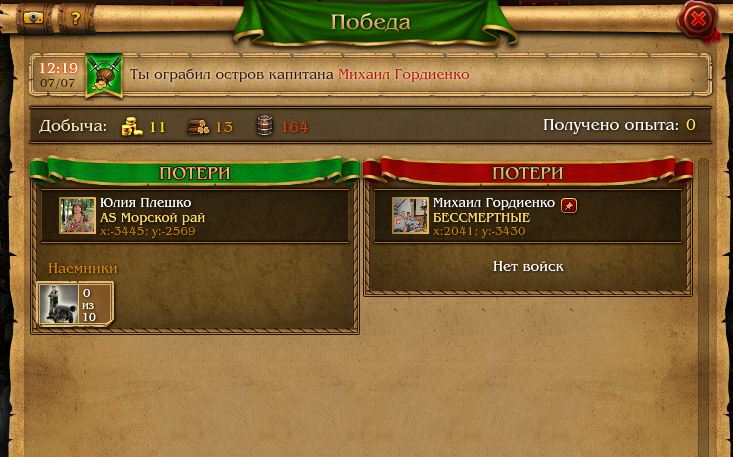Click the crossed swords raid report badge
This screenshot has height=457, width=733.
pos(104,76)
